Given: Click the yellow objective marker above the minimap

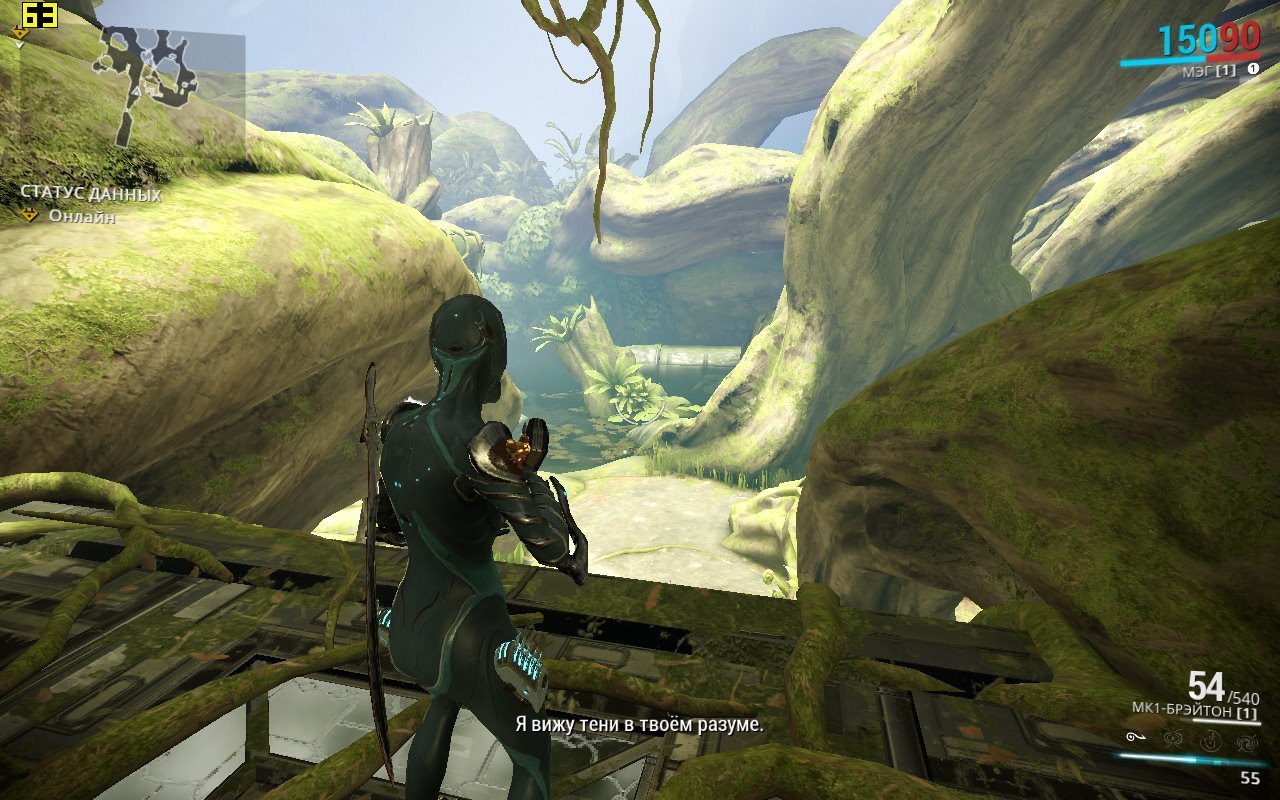Looking at the screenshot, I should [x=20, y=33].
